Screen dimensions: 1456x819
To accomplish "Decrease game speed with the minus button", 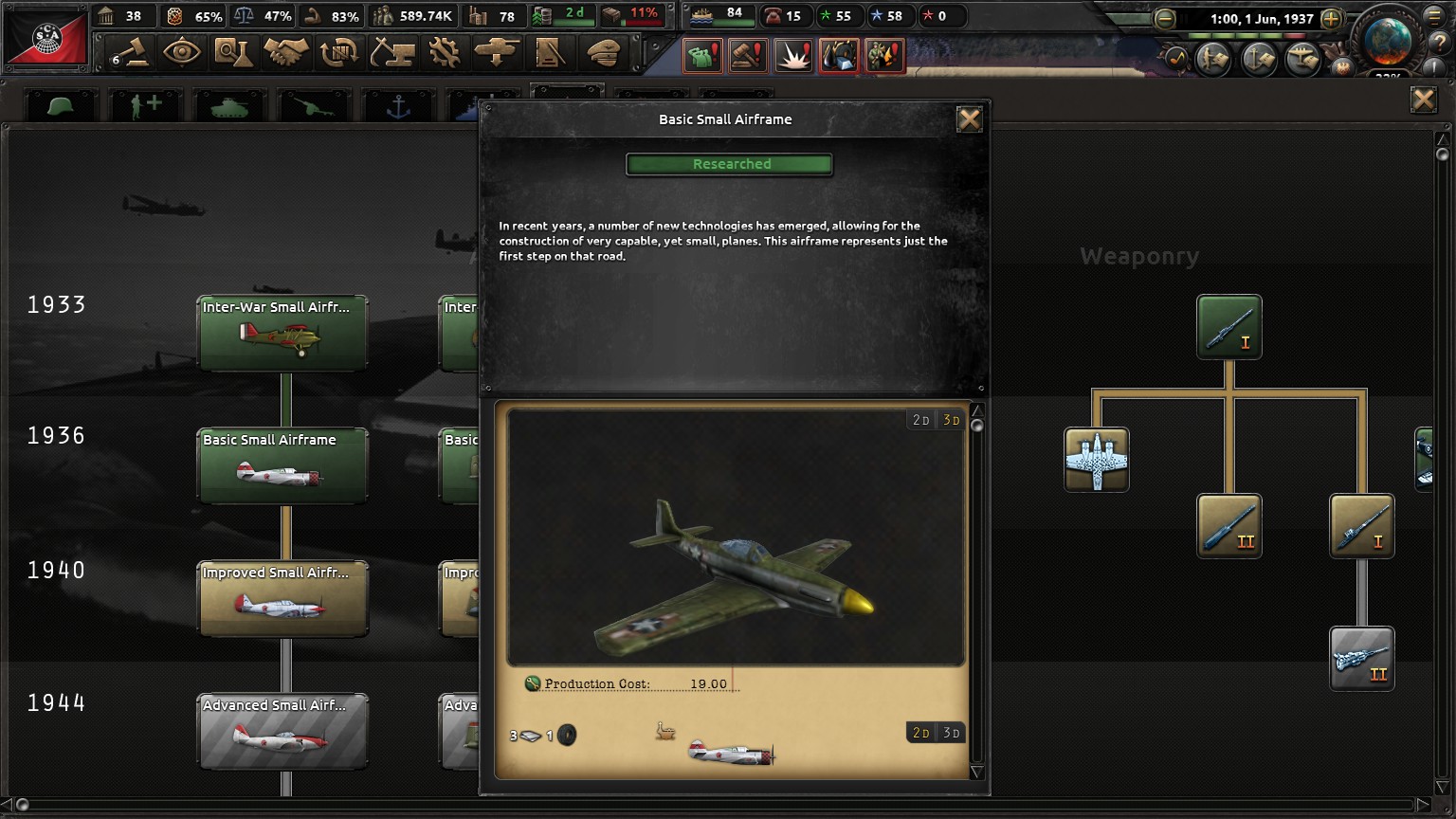I will click(x=1164, y=18).
